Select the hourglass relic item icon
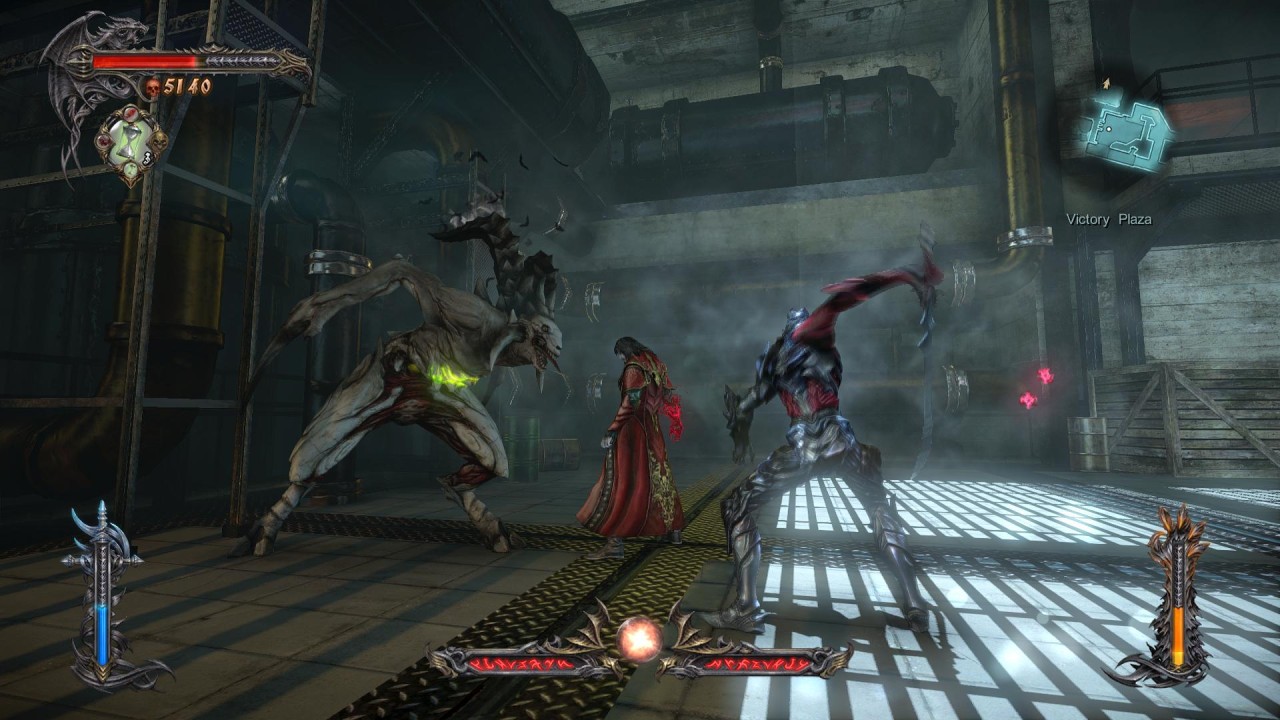The image size is (1280, 720). (130, 145)
